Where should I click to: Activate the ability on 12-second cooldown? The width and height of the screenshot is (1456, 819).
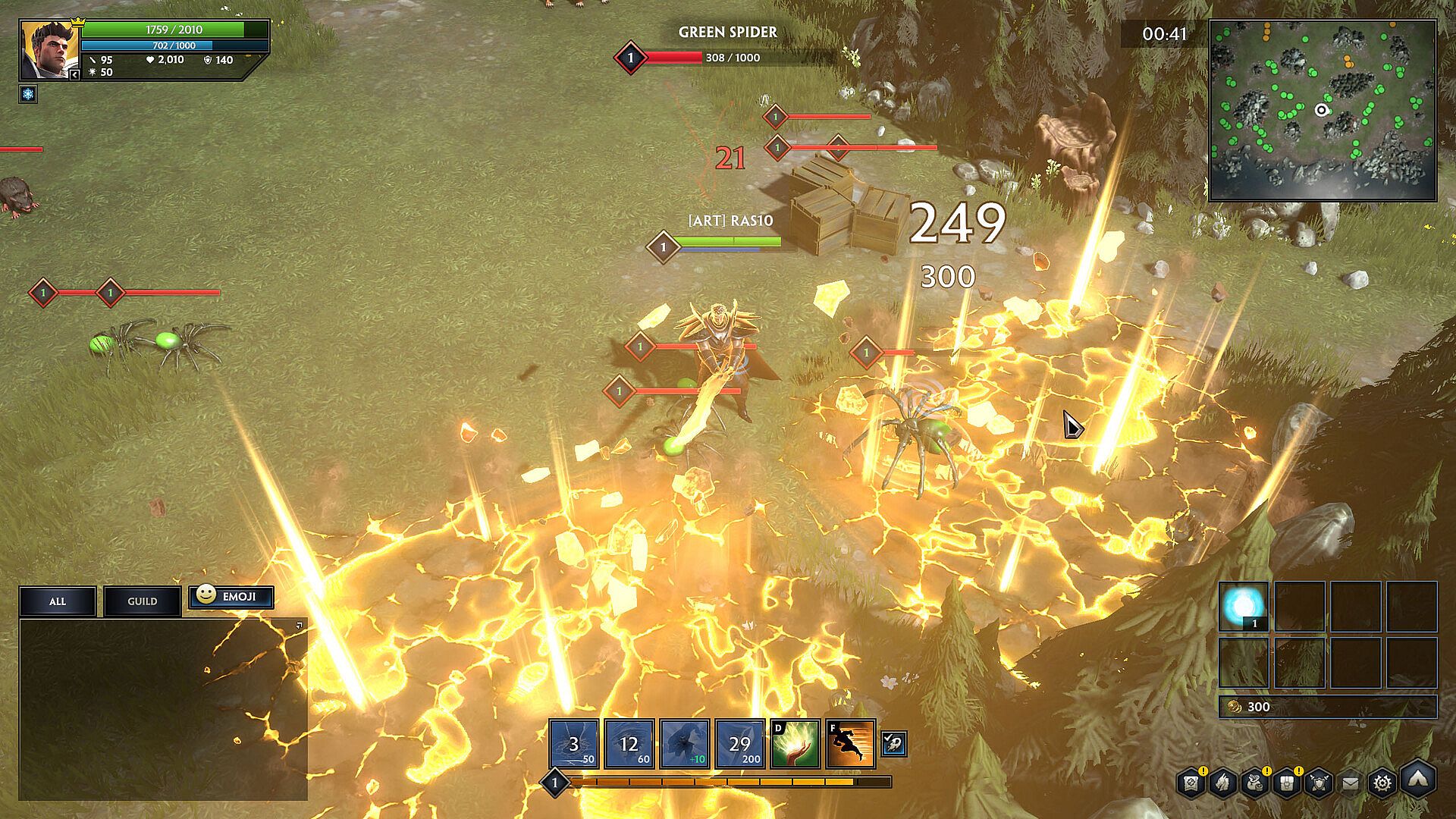tap(629, 744)
